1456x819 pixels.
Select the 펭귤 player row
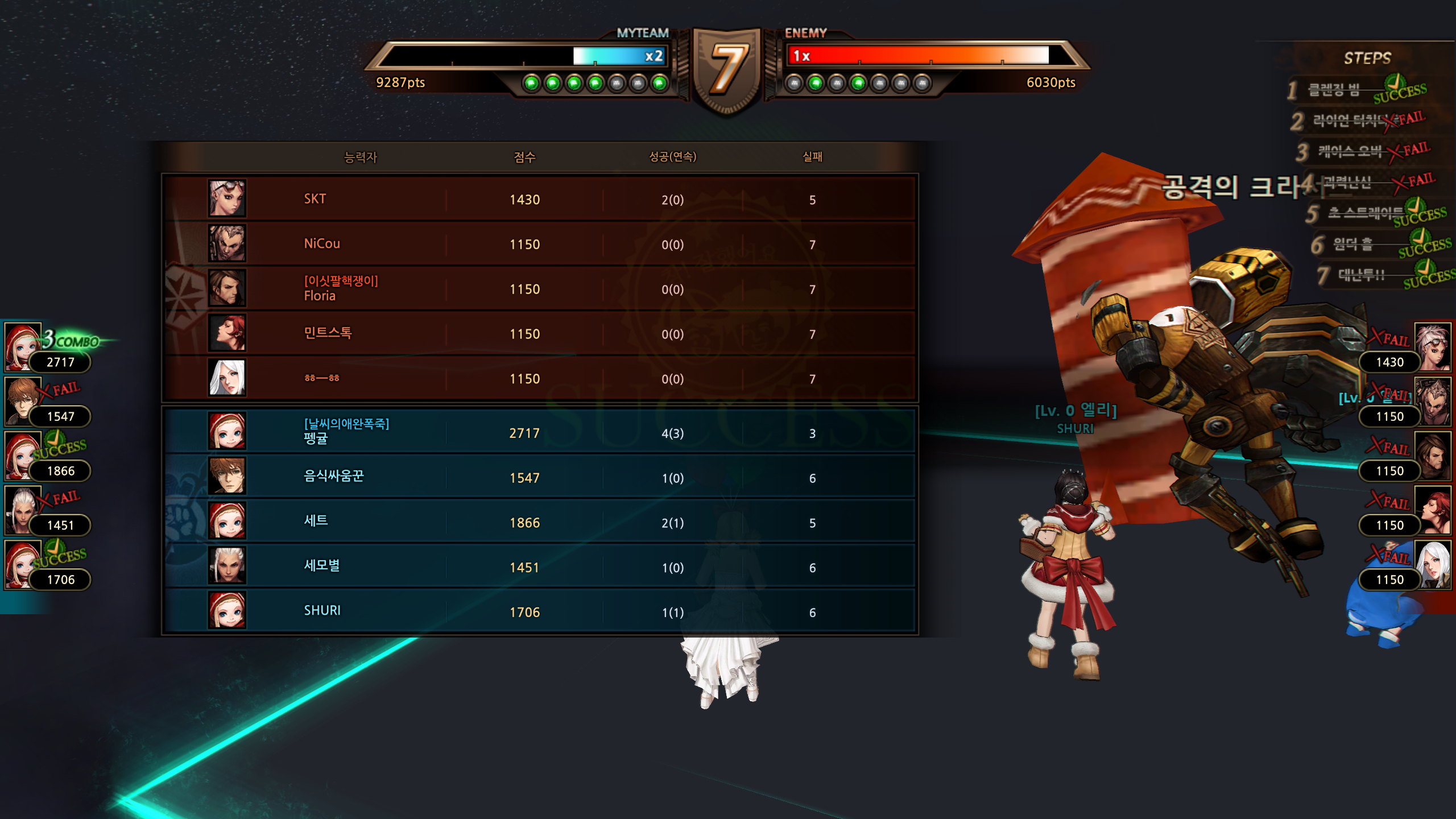(539, 433)
